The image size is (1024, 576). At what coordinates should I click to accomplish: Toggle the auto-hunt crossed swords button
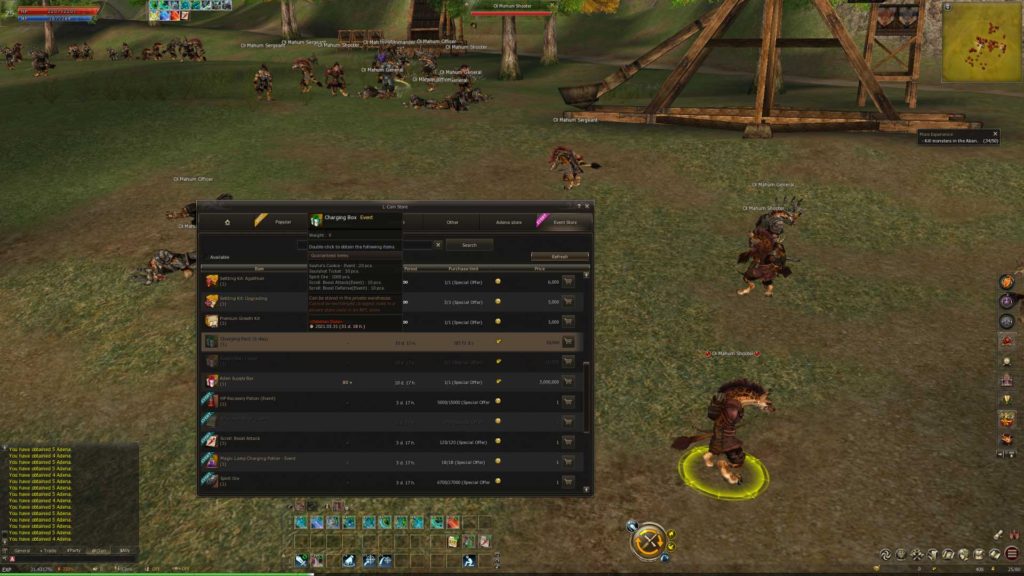click(650, 542)
